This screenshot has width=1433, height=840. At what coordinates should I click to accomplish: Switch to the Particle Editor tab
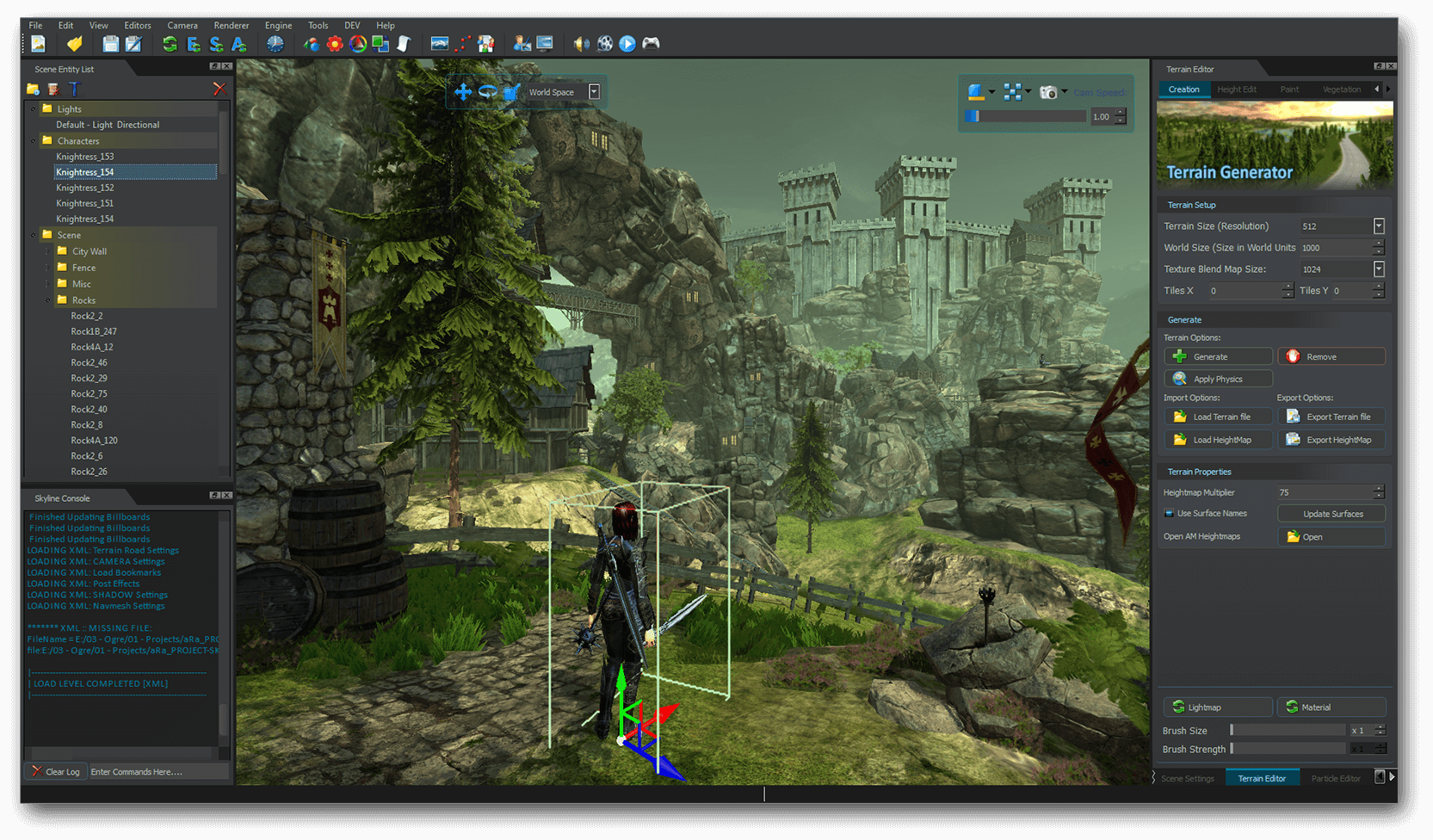point(1336,778)
